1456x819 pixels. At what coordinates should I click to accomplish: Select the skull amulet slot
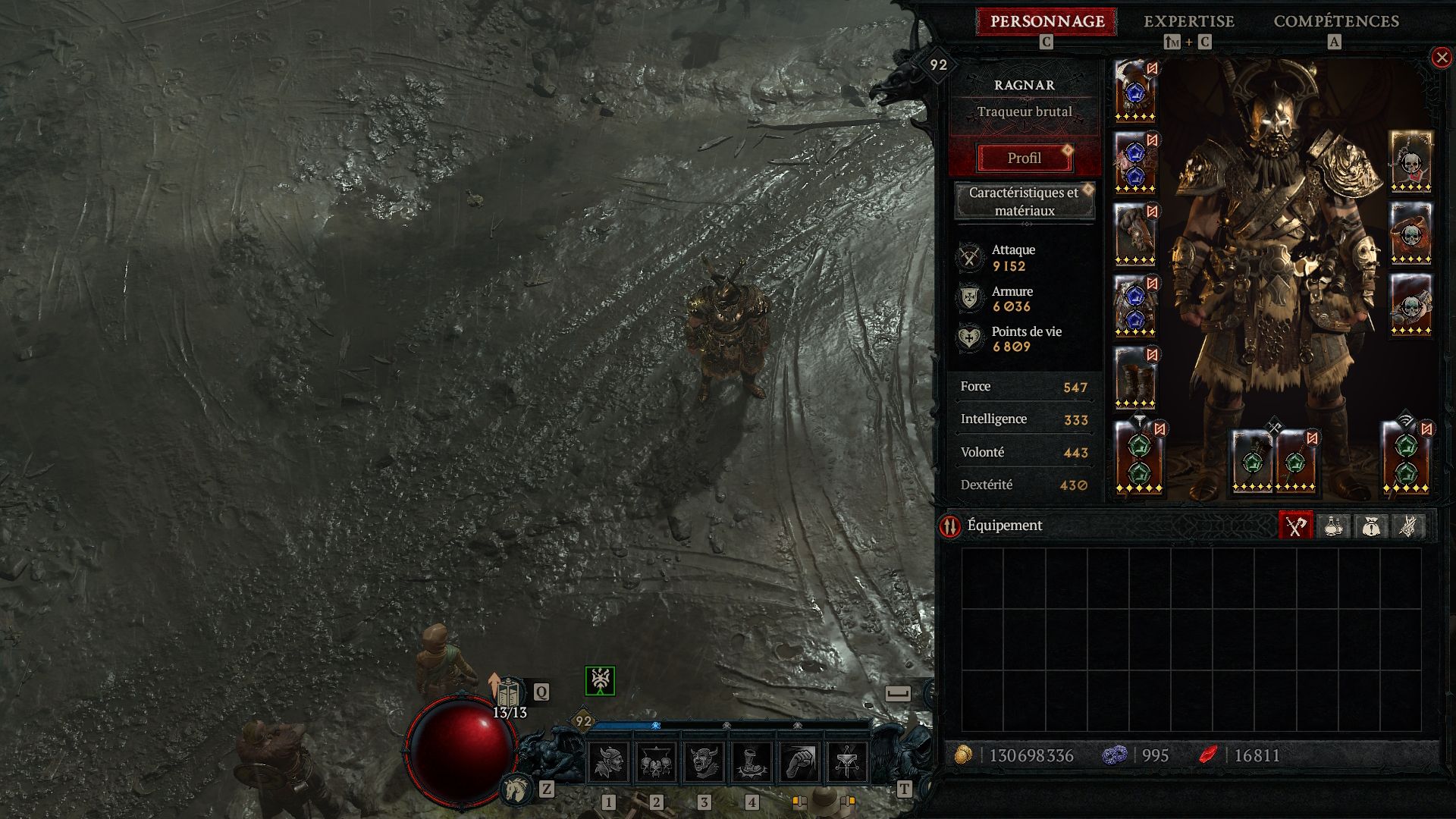tap(1410, 162)
